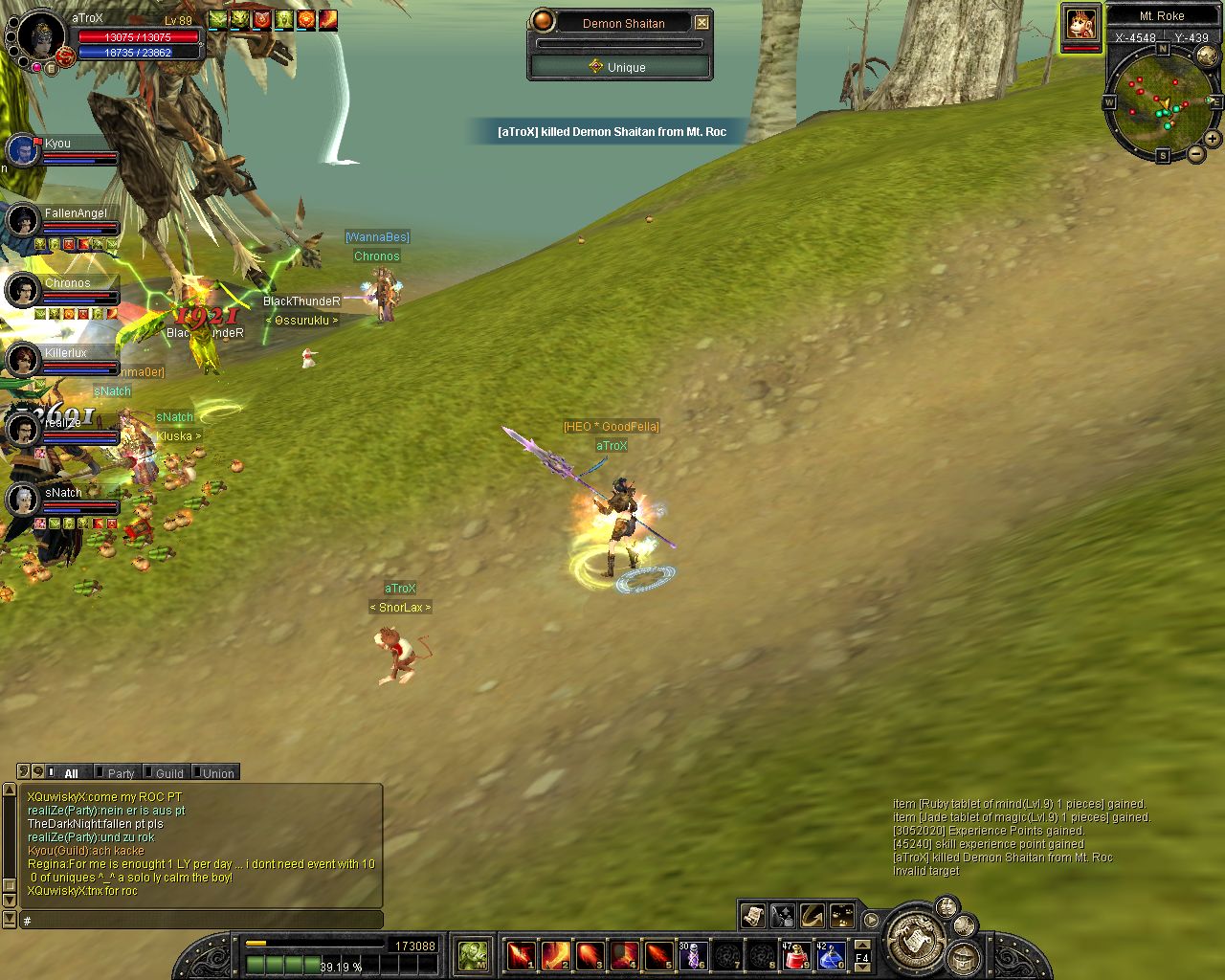1225x980 pixels.
Task: Zoom out the minimap with minus button
Action: point(1196,153)
